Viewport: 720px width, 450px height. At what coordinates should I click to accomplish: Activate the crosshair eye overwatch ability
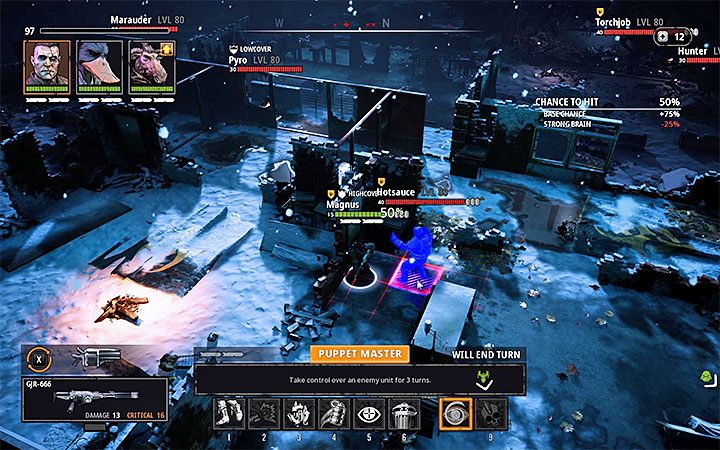[369, 413]
